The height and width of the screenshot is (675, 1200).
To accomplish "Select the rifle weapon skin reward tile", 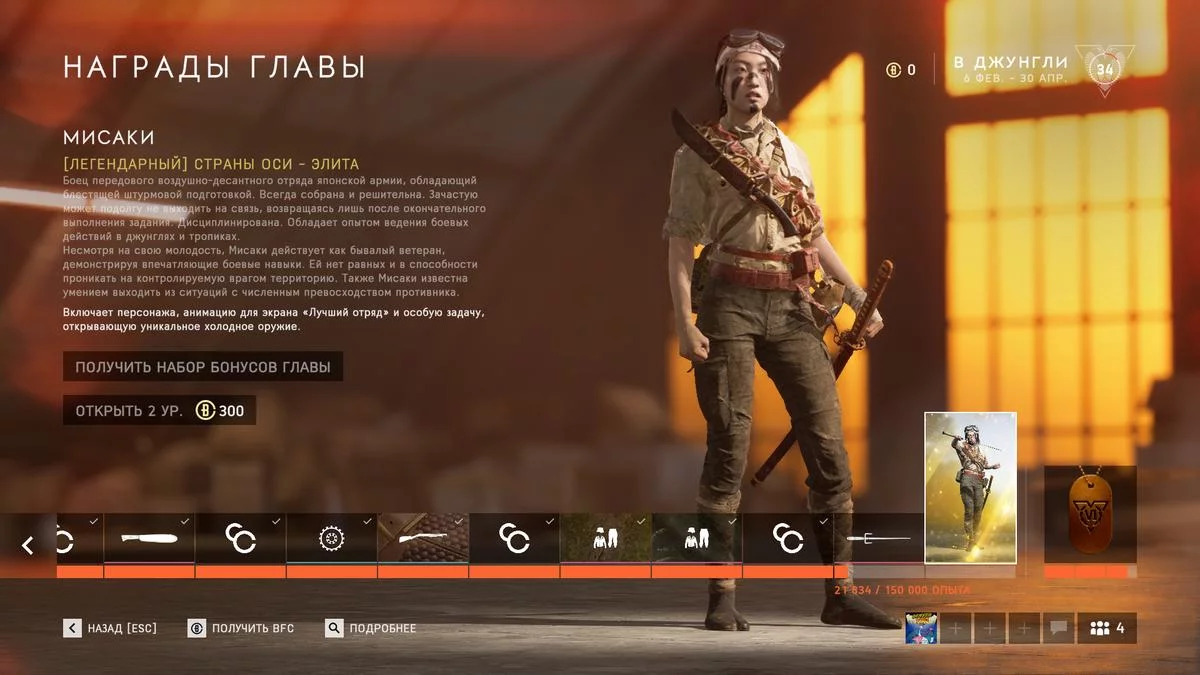I will point(423,539).
